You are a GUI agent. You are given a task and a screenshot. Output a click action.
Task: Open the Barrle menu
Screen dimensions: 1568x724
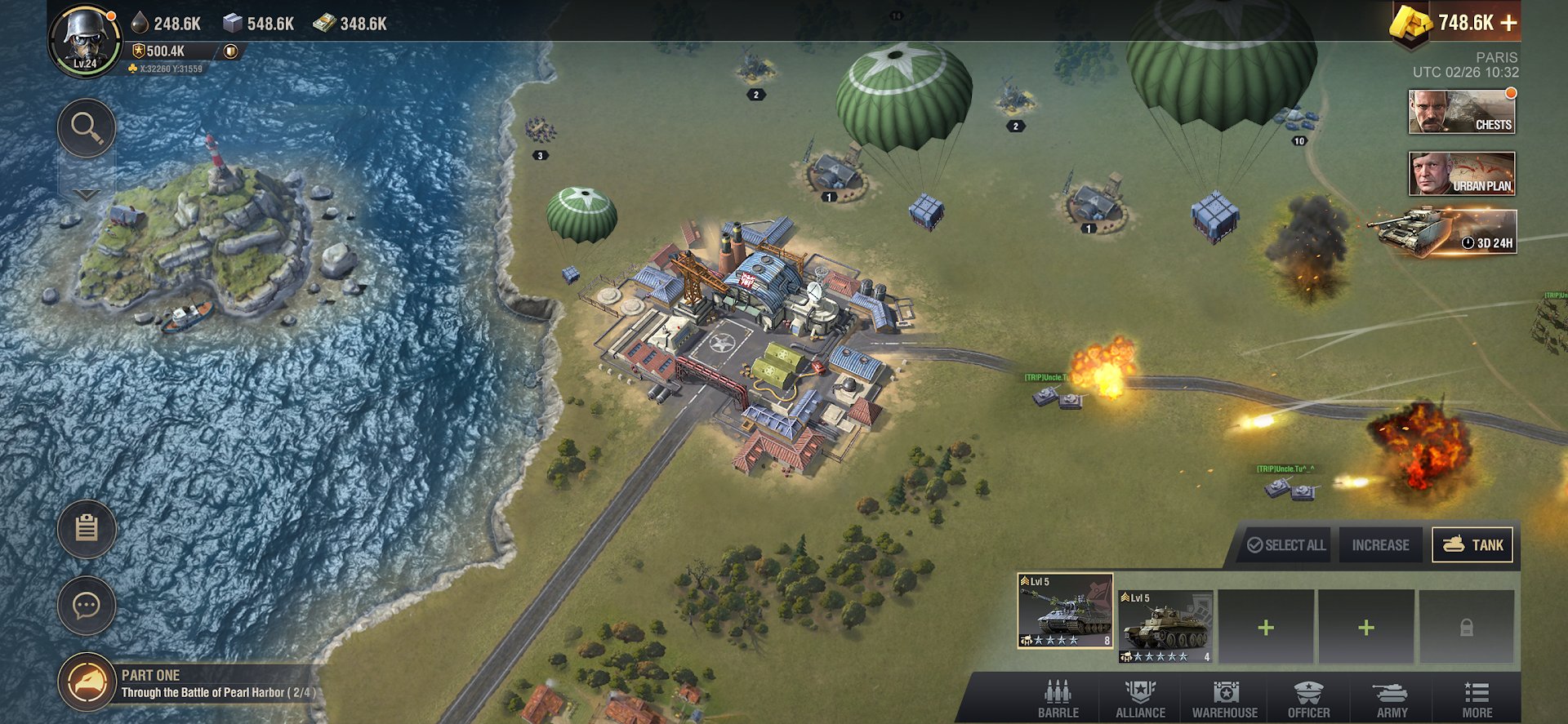click(1058, 700)
